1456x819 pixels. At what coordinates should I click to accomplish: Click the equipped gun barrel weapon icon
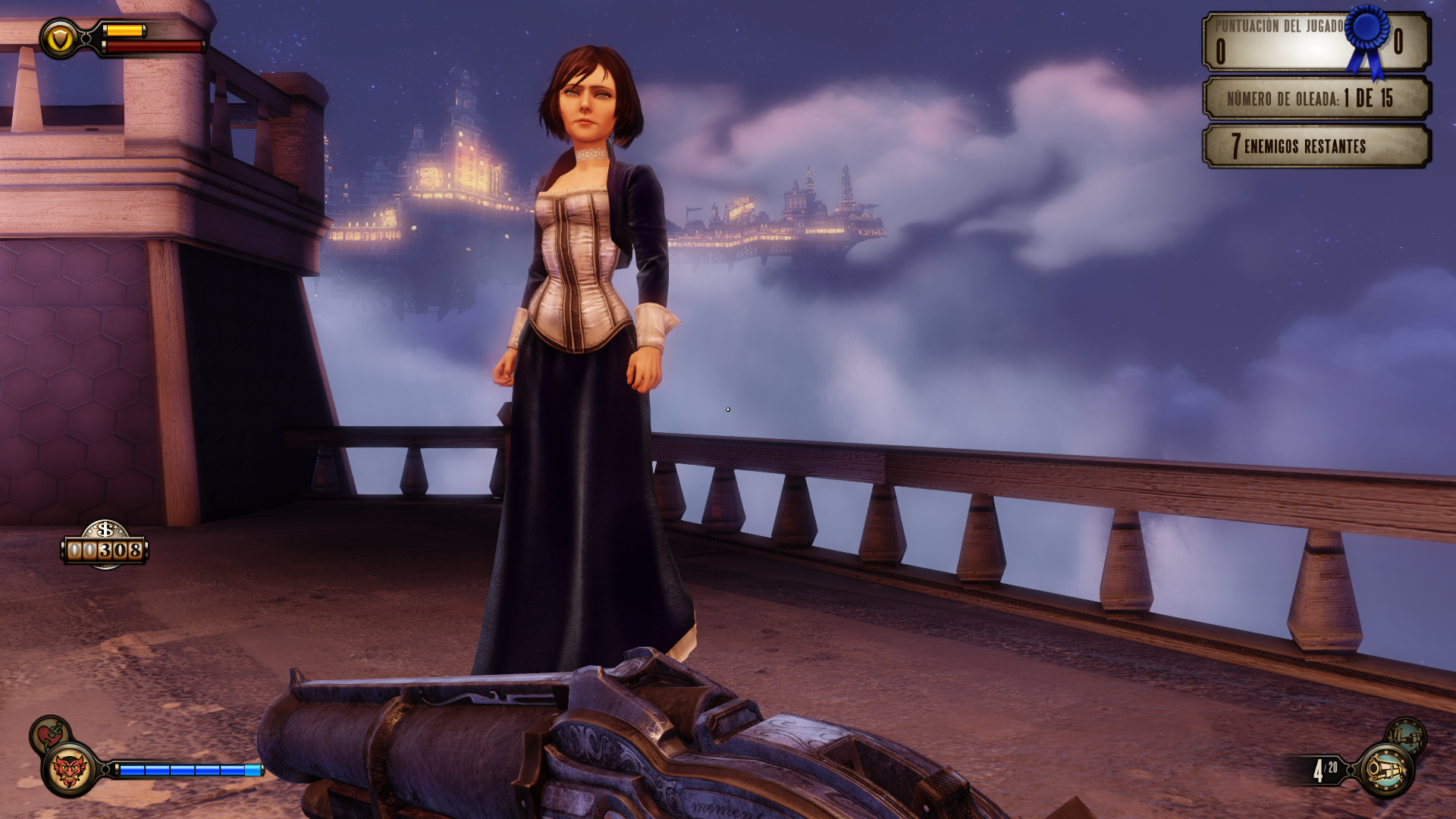[x=1386, y=770]
